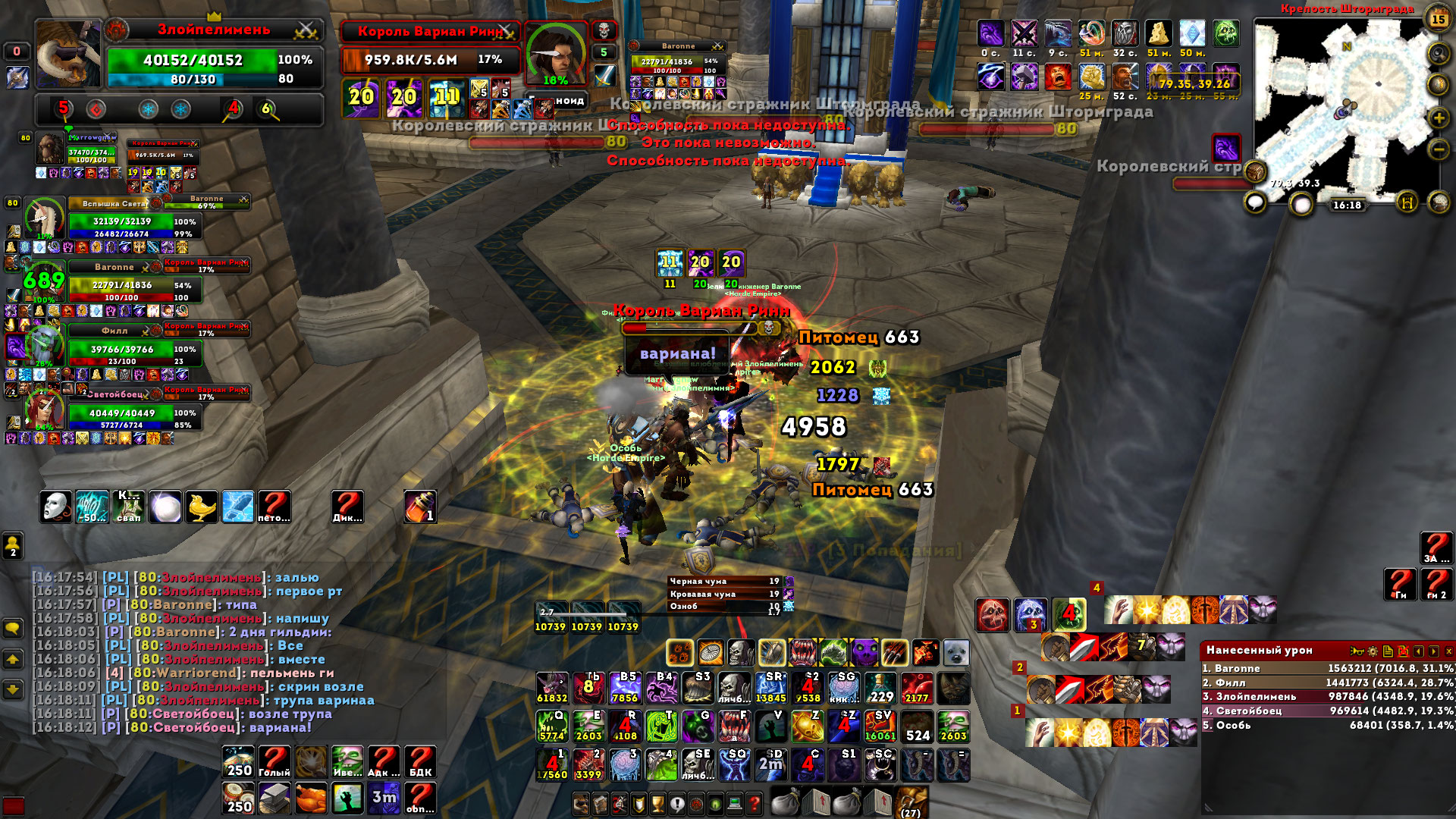Open the calendar showing 15 on the minimap
The image size is (1456, 819).
(1437, 19)
